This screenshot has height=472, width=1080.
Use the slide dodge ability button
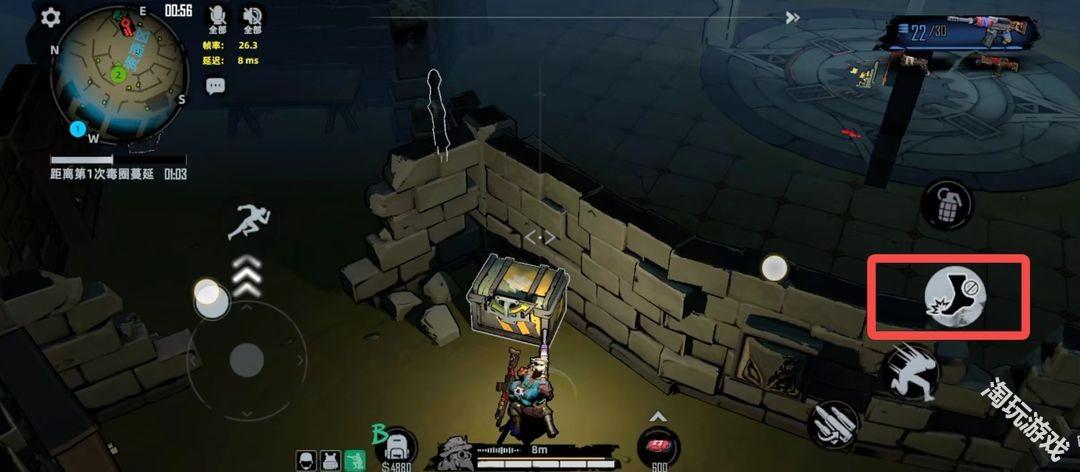click(x=909, y=373)
